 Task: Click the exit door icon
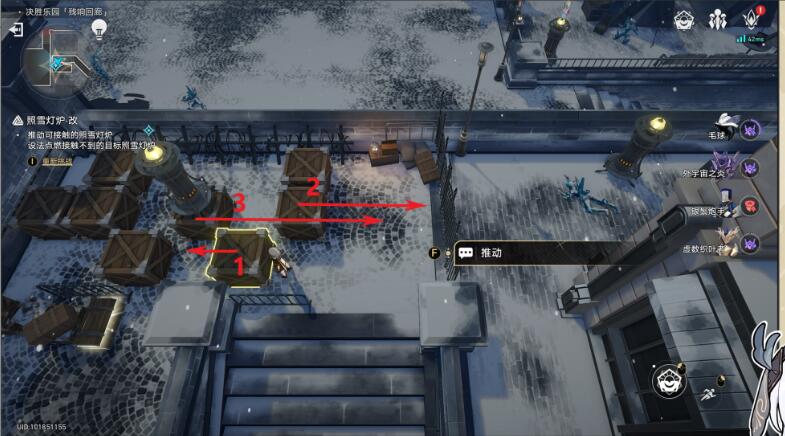point(16,30)
